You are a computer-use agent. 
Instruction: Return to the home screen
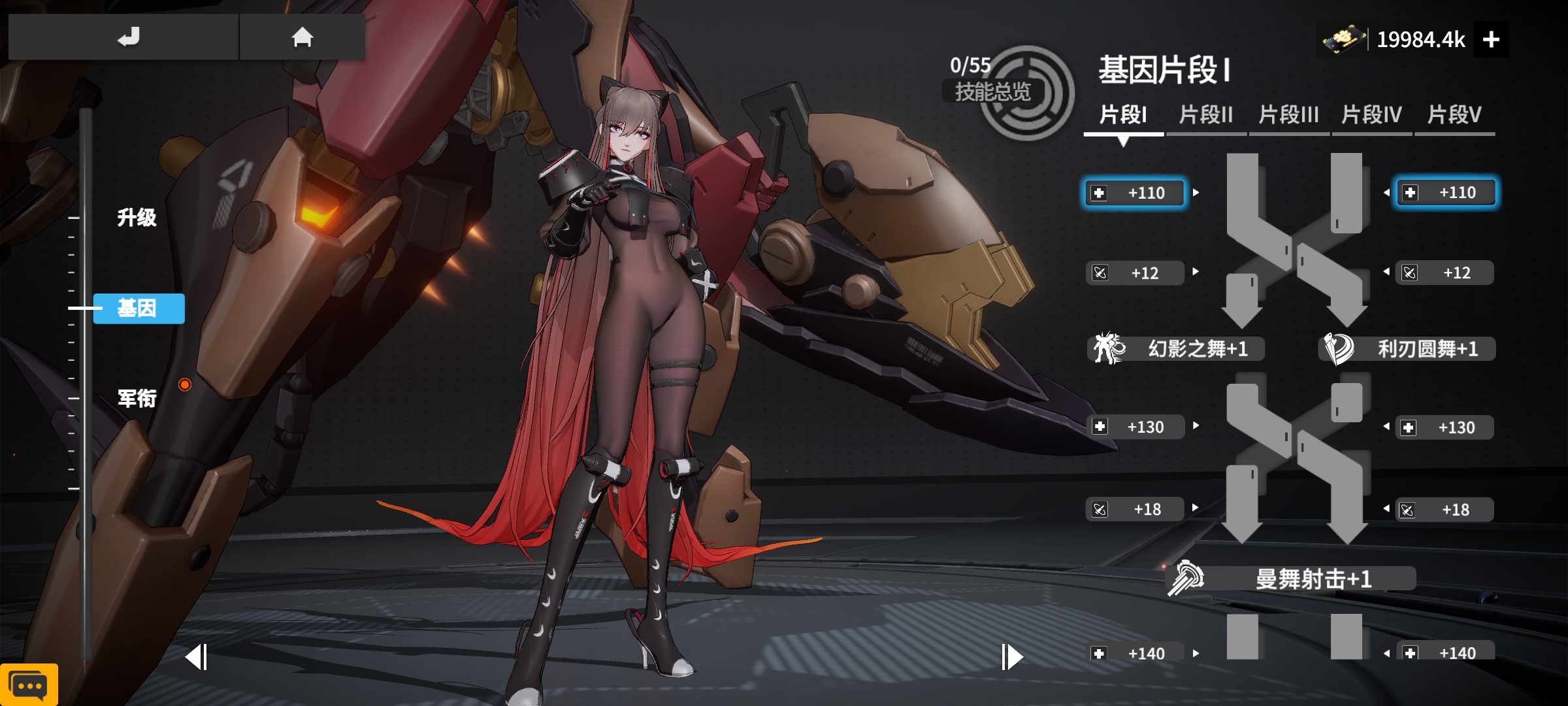[302, 37]
